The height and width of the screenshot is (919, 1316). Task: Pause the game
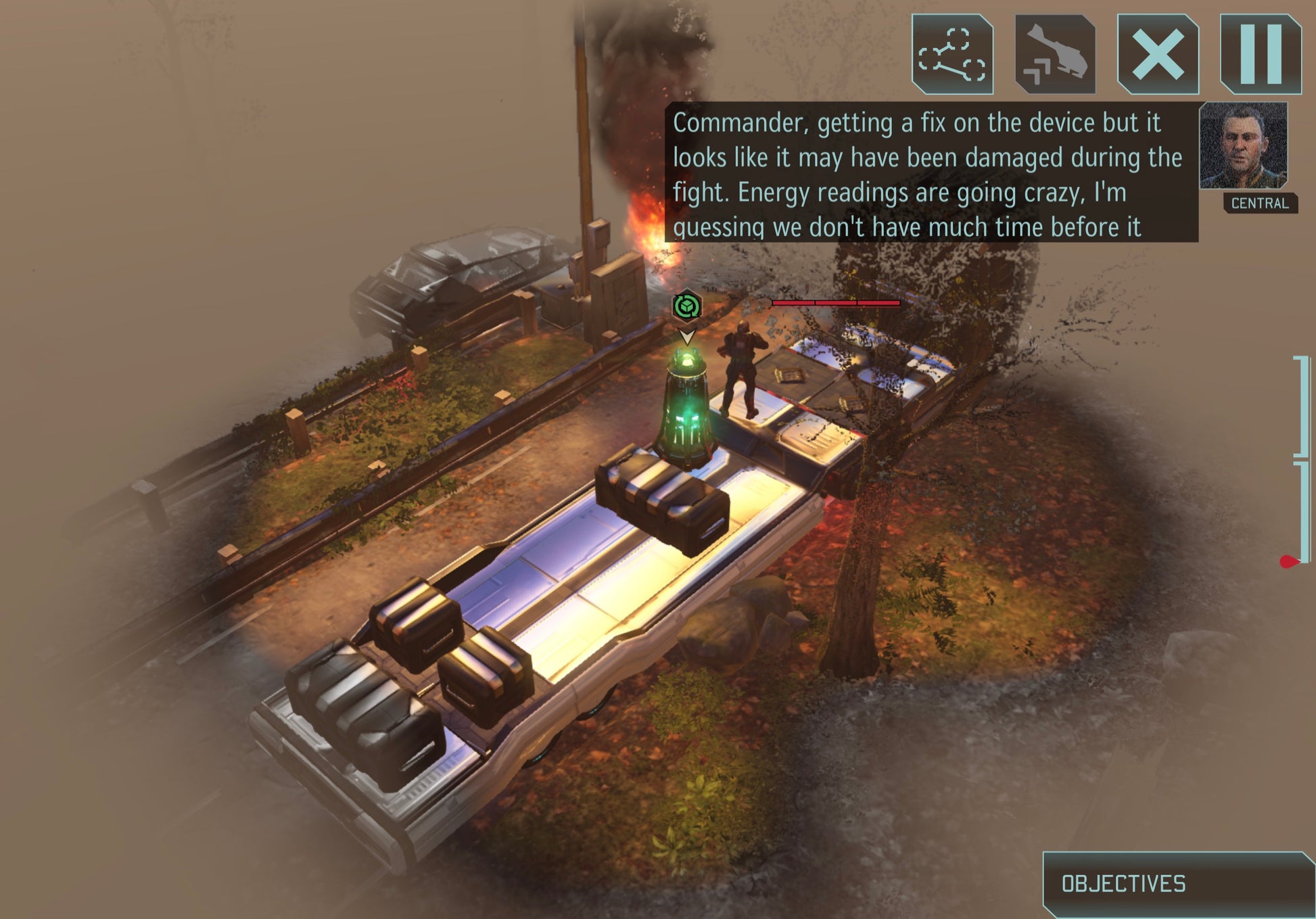click(1261, 54)
